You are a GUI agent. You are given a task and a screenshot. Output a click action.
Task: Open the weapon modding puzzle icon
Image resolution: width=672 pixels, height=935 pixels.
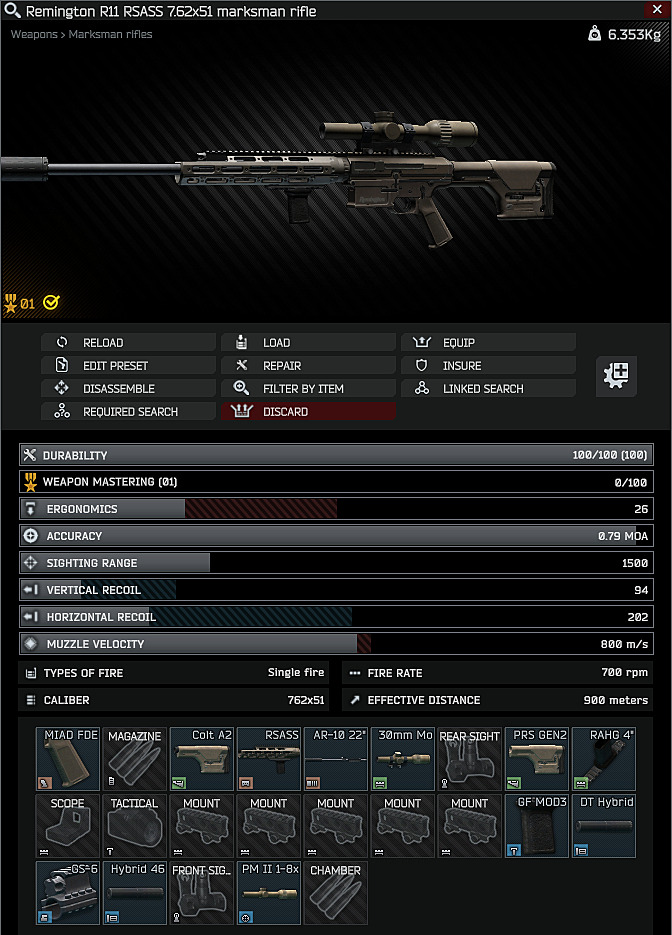(617, 376)
